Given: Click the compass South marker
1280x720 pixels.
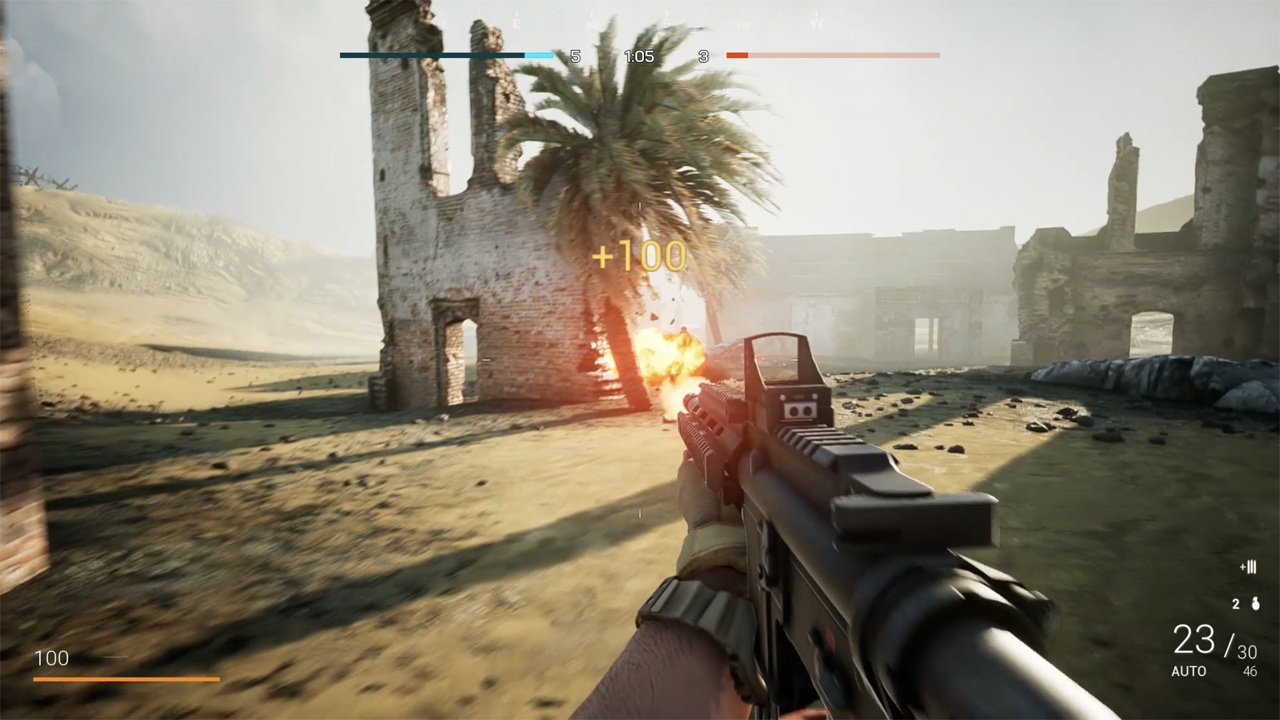Looking at the screenshot, I should [666, 22].
